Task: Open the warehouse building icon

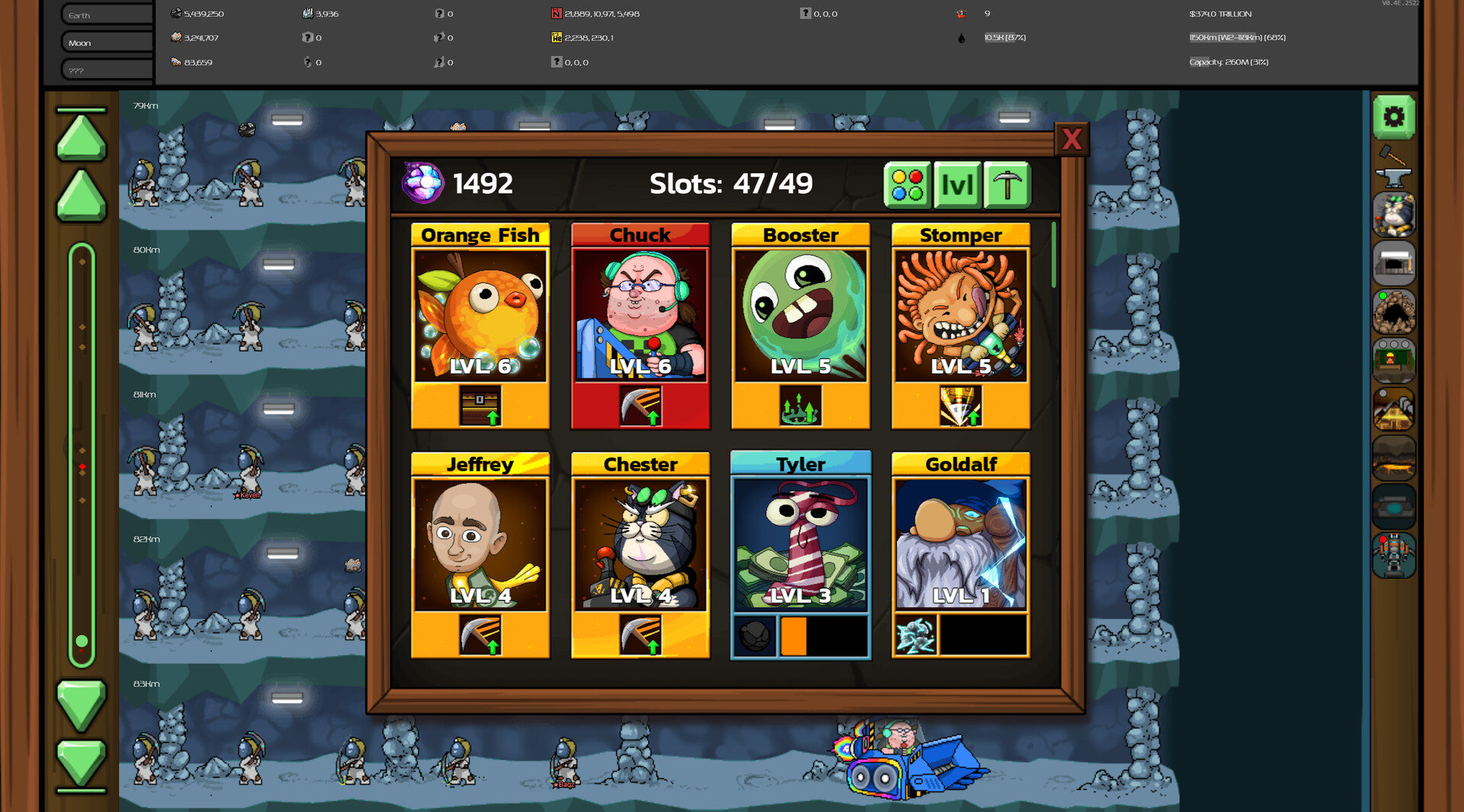Action: point(1395,262)
